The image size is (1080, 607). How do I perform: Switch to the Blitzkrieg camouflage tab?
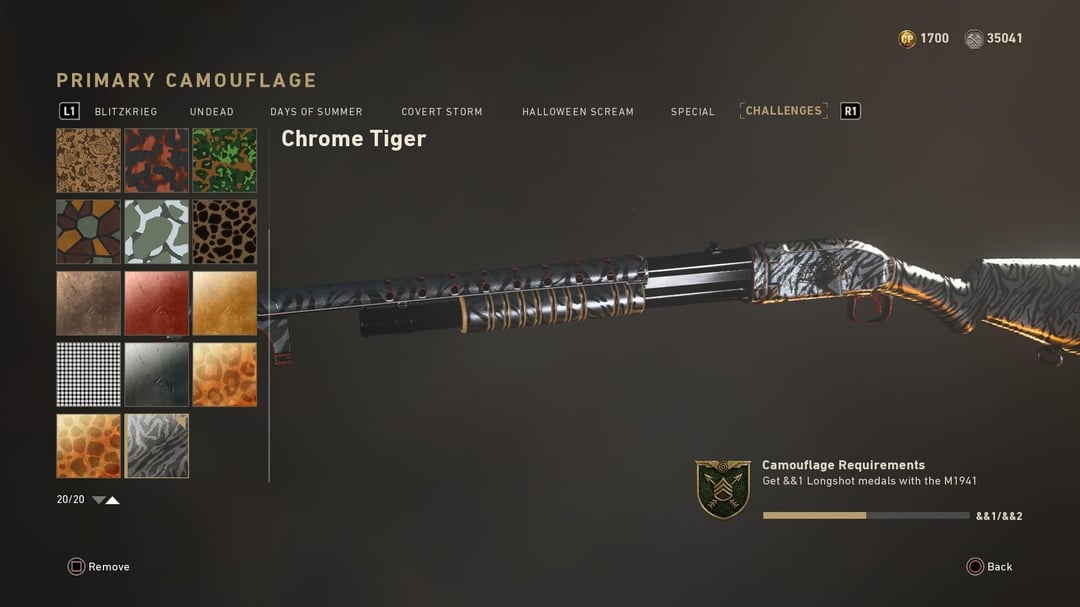pos(125,112)
